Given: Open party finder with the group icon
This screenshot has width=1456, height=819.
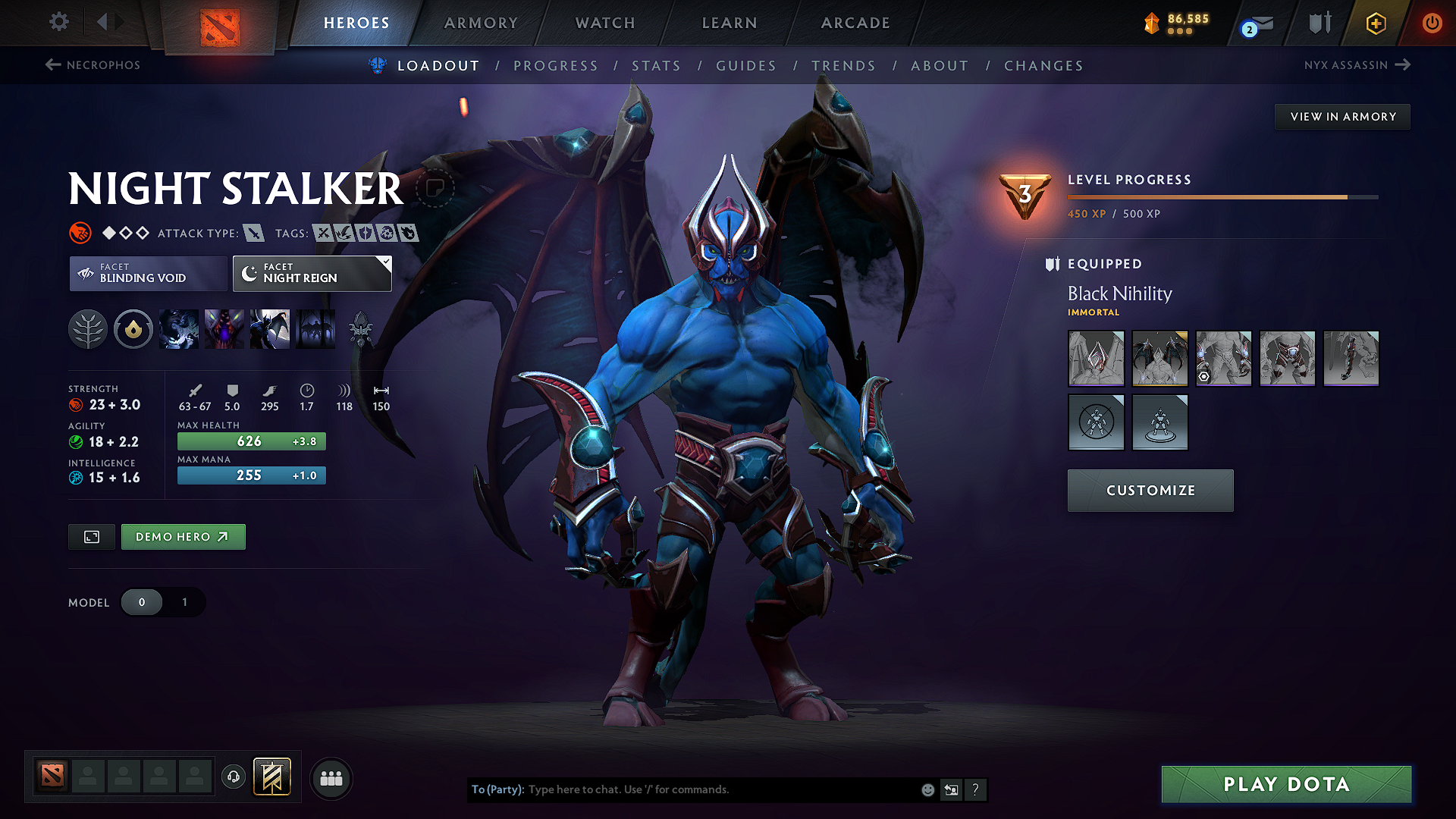Looking at the screenshot, I should [331, 778].
